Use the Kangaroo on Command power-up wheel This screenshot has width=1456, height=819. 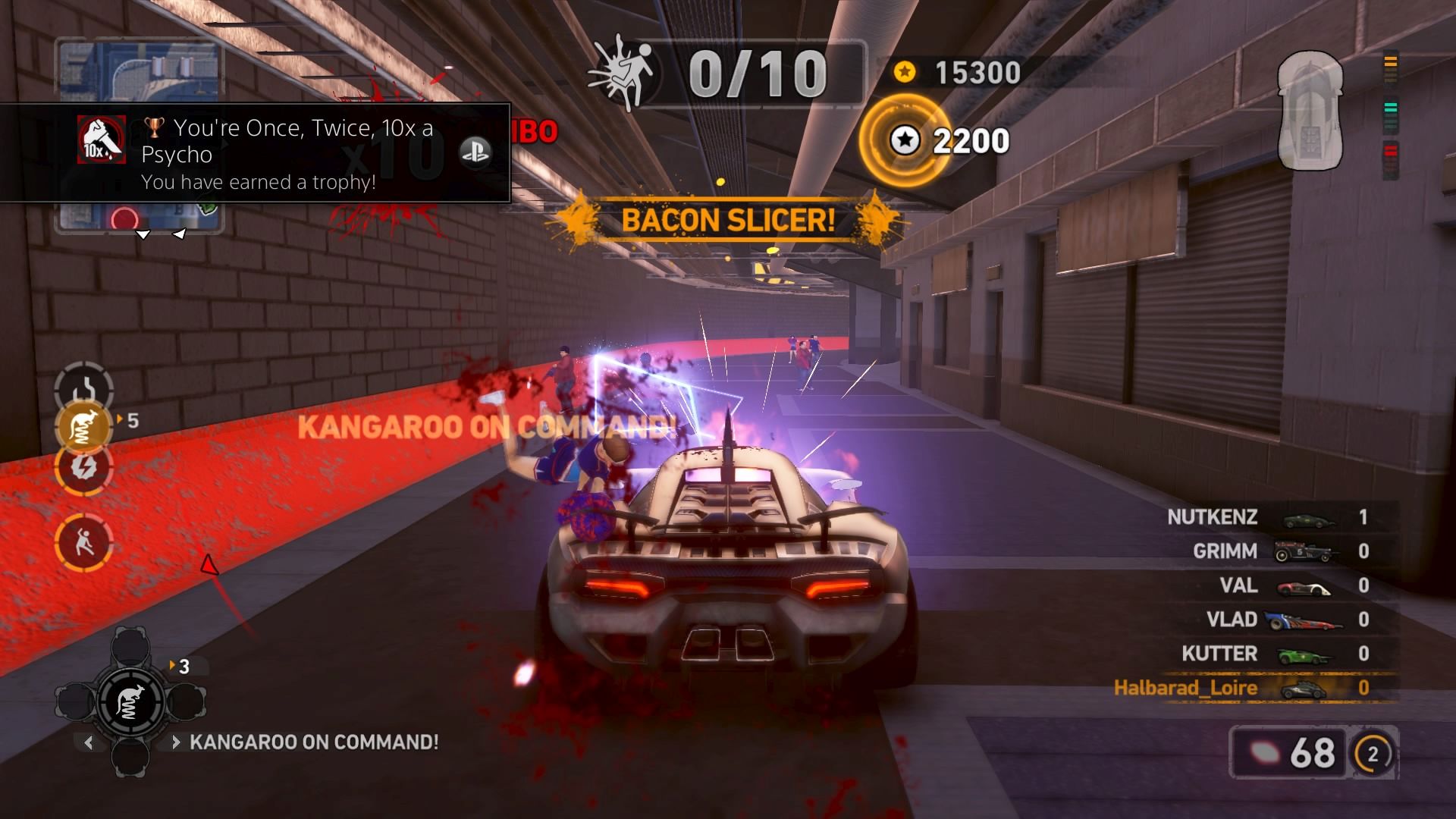click(x=130, y=703)
